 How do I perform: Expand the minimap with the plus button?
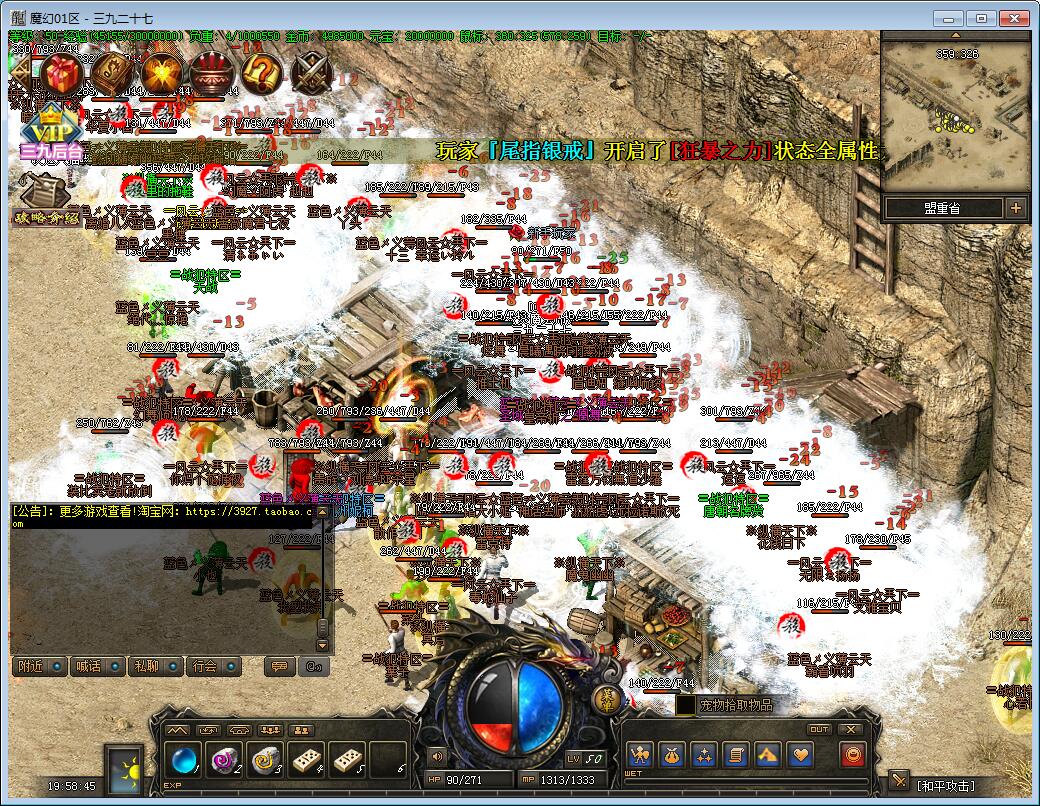point(1016,208)
